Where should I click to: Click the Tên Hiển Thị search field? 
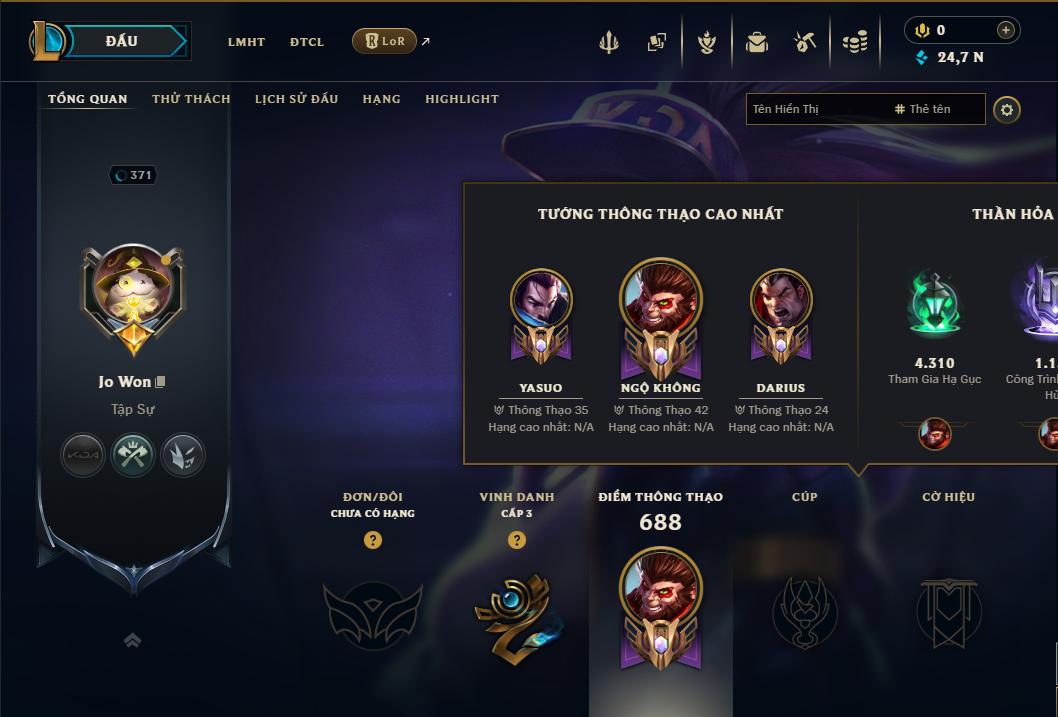(815, 109)
